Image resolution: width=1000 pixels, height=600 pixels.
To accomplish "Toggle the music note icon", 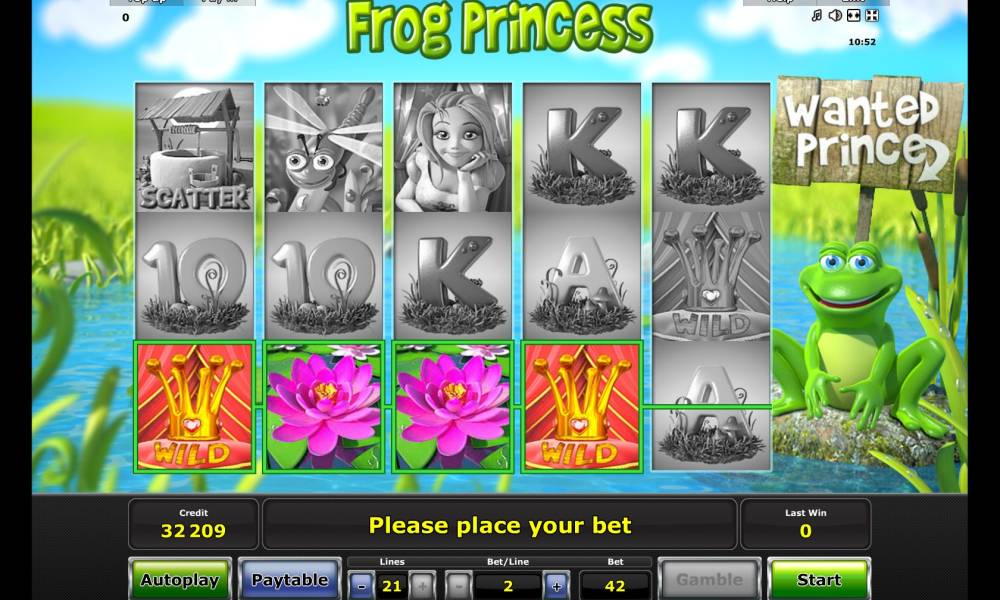I will (x=816, y=16).
